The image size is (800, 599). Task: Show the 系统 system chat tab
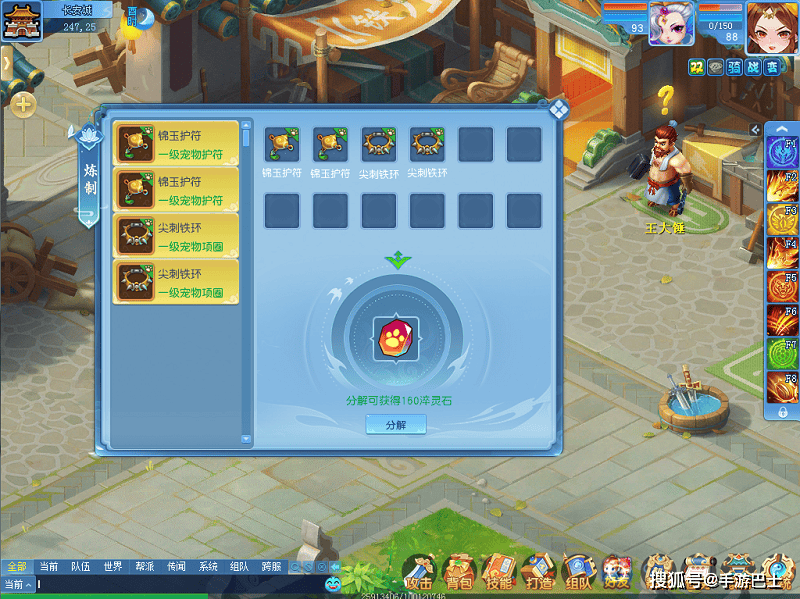pyautogui.click(x=208, y=567)
